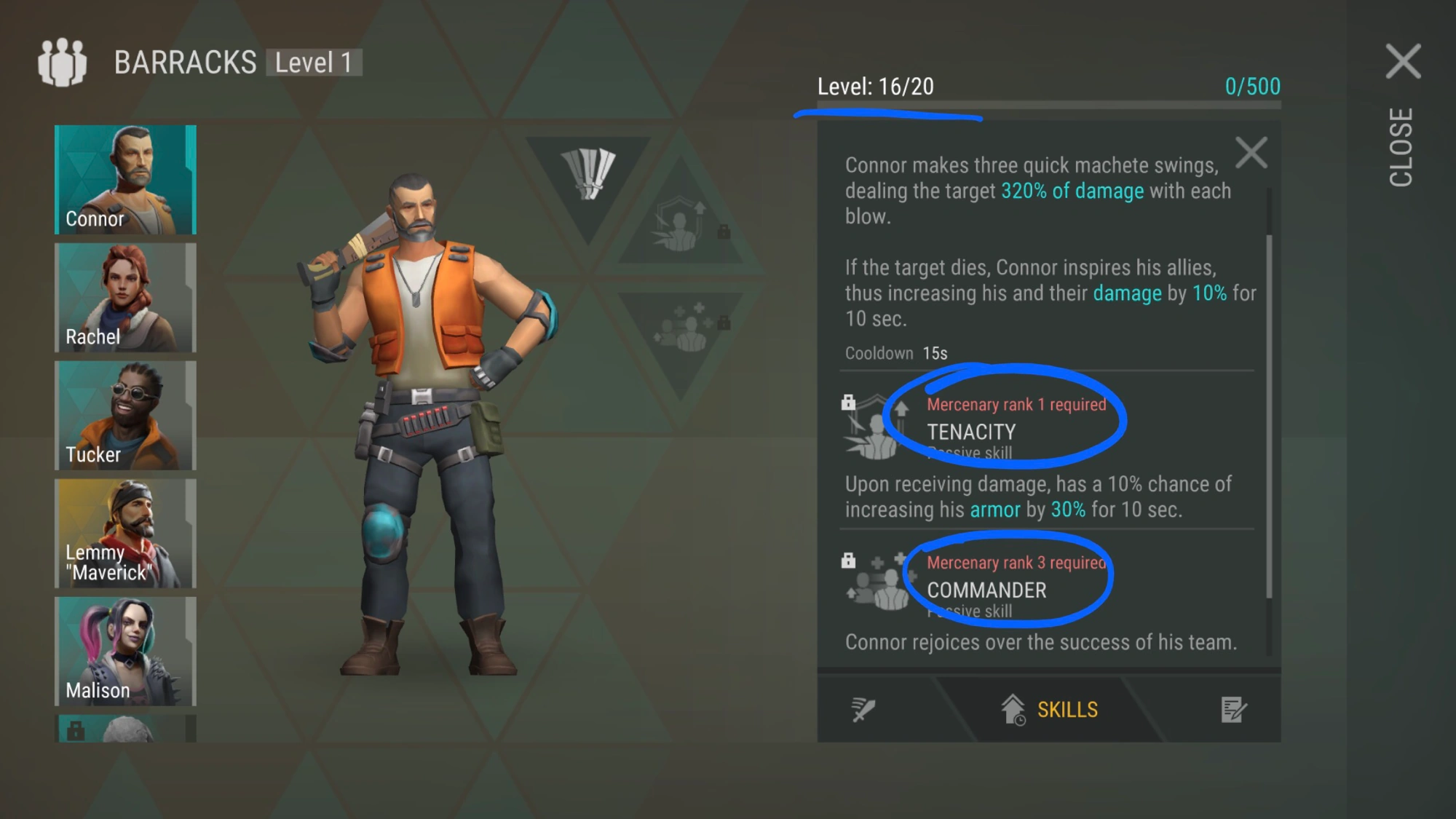The height and width of the screenshot is (819, 1456).
Task: Click the Barracks people icon in the header
Action: (63, 63)
